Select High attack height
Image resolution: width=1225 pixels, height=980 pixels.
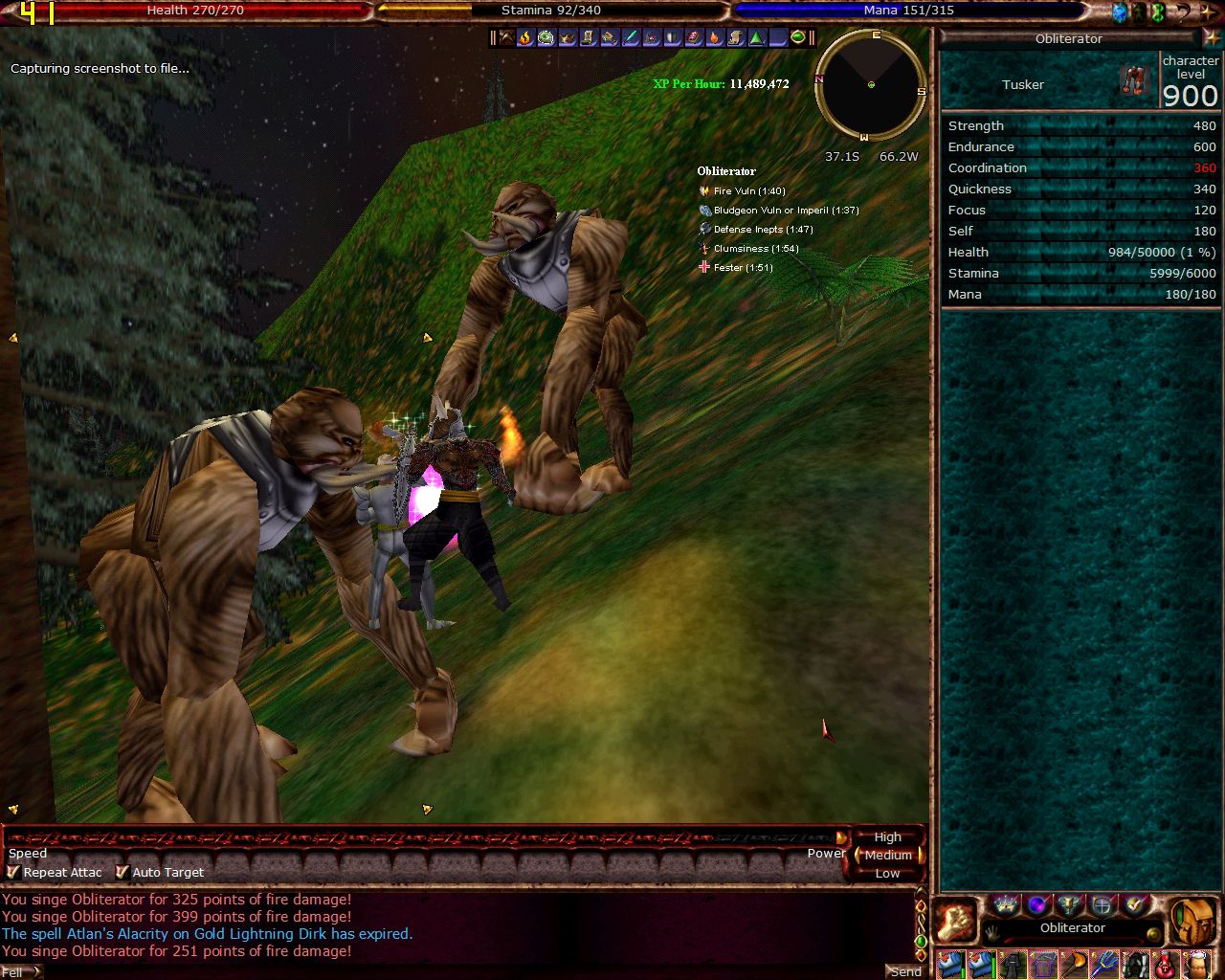887,837
